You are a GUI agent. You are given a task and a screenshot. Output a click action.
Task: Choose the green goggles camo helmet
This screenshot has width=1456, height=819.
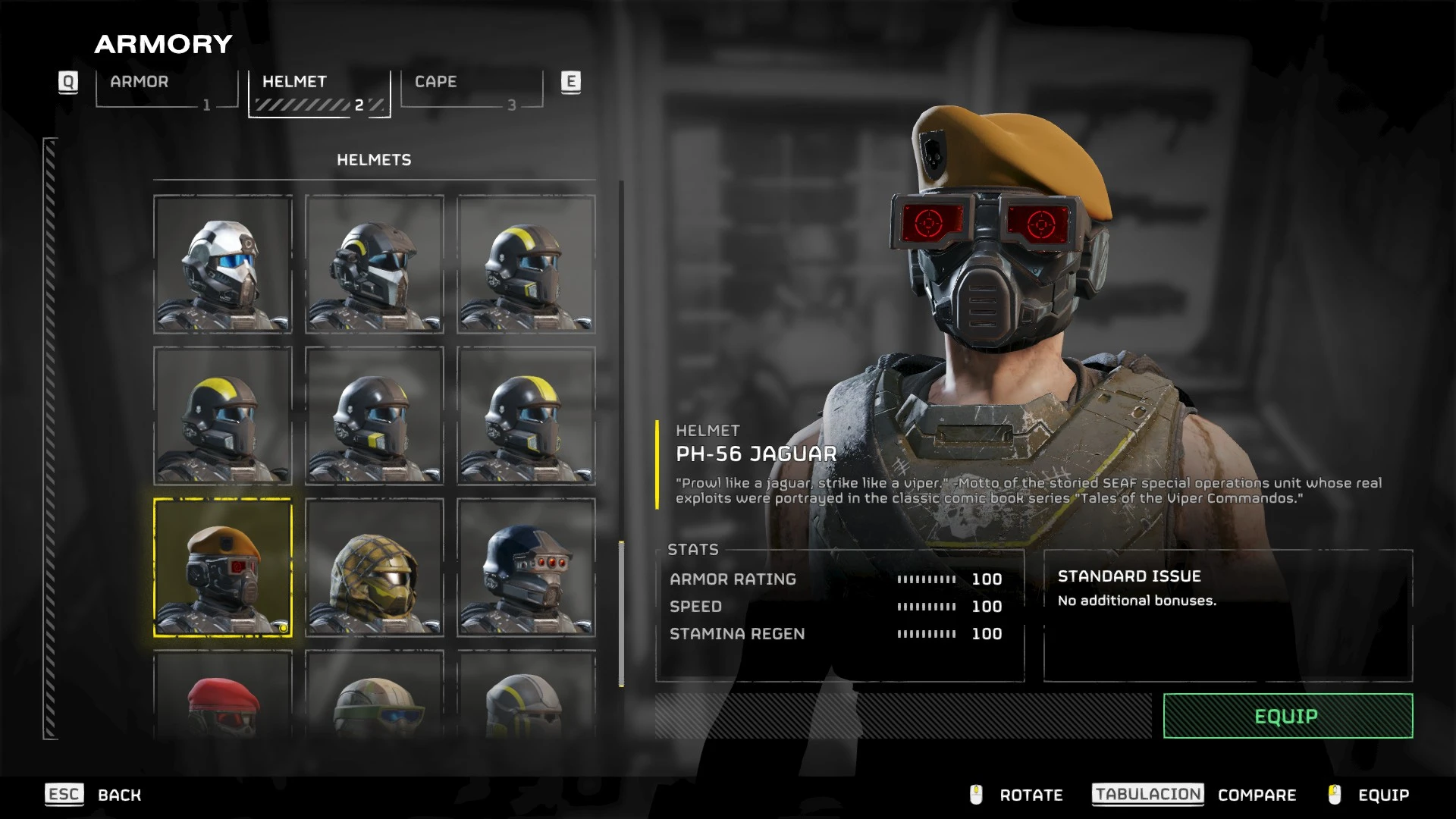pos(375,698)
